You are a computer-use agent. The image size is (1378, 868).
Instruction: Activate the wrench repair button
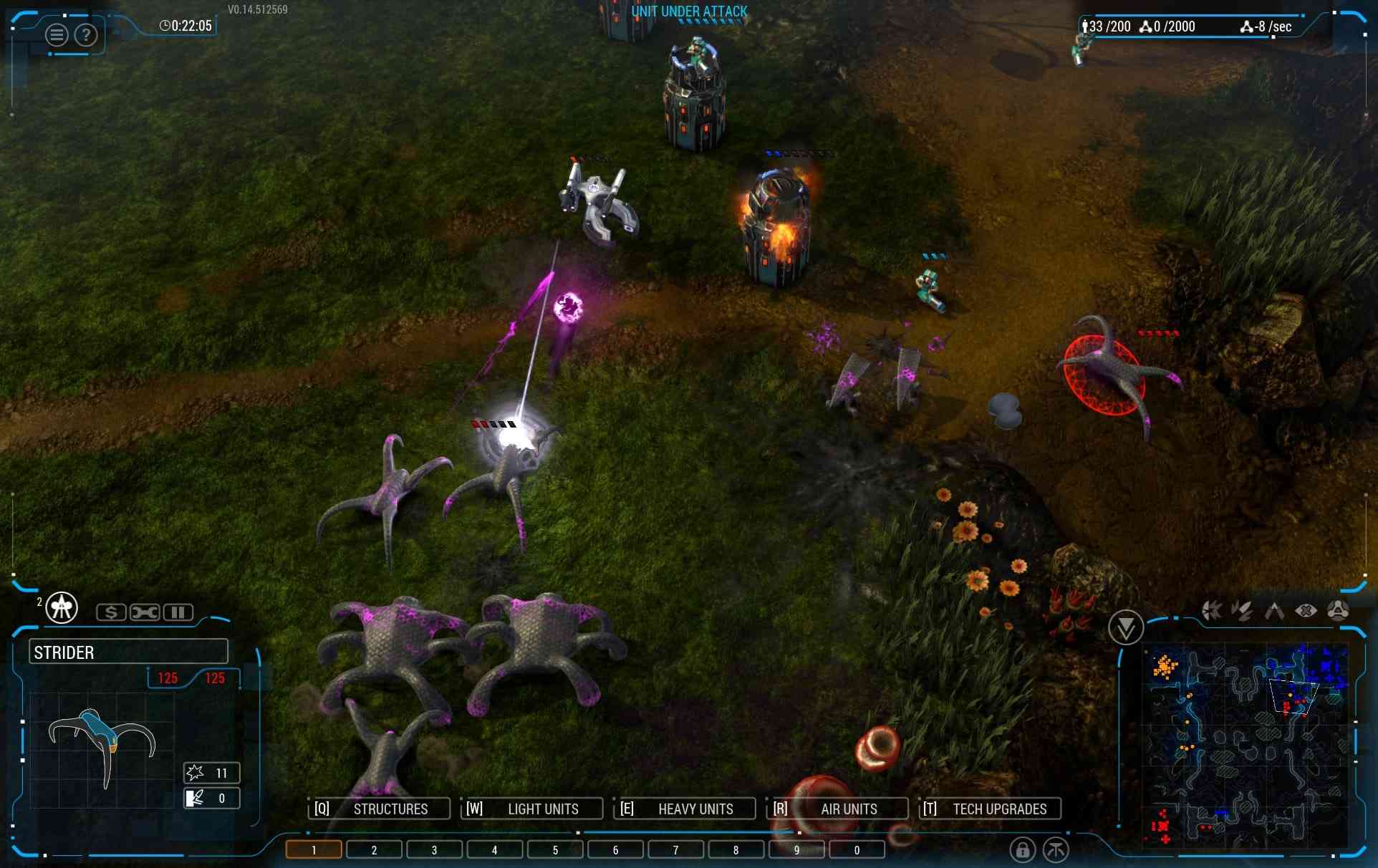[x=145, y=612]
